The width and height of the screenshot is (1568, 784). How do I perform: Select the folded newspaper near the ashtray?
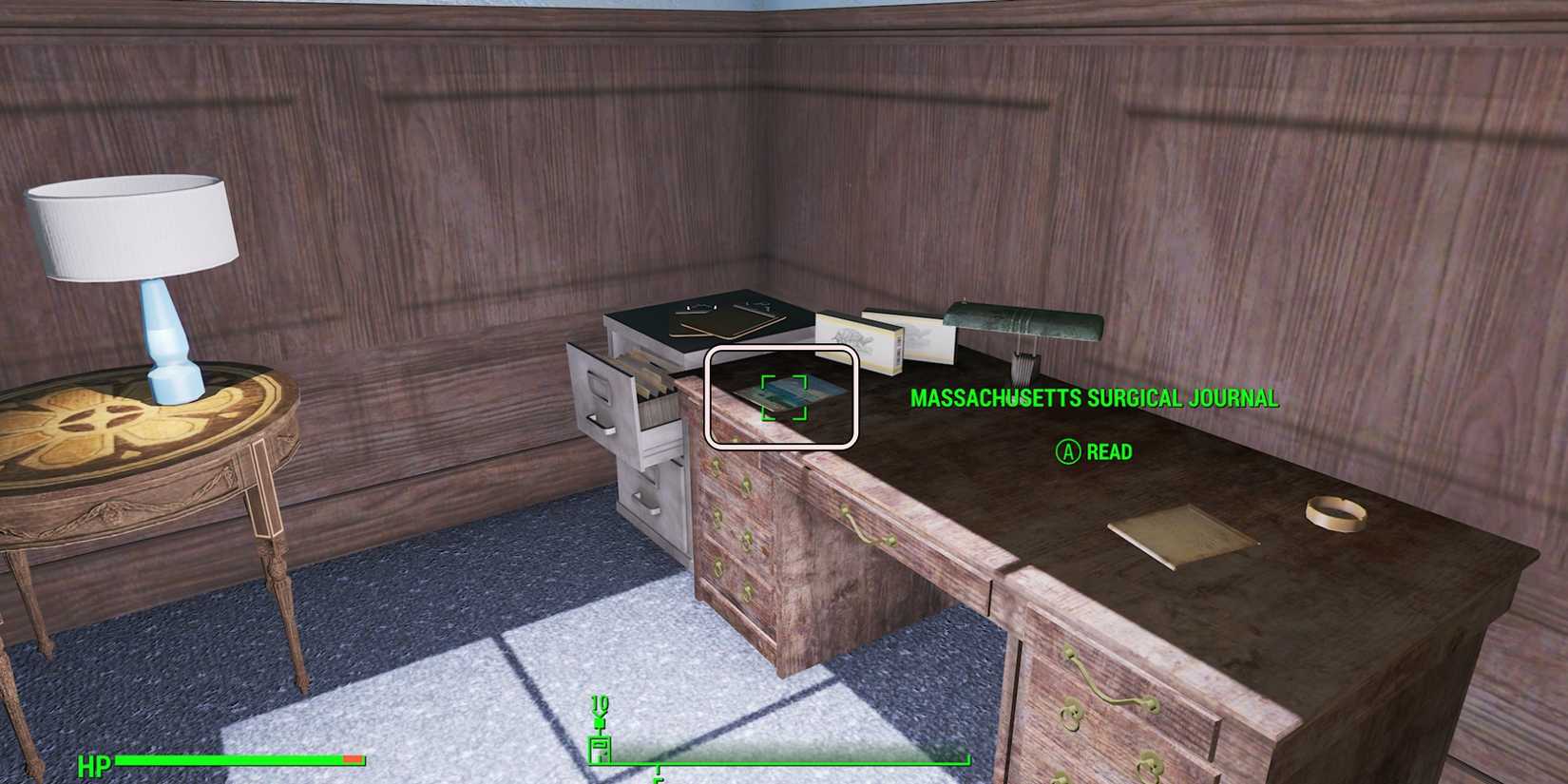point(1178,532)
